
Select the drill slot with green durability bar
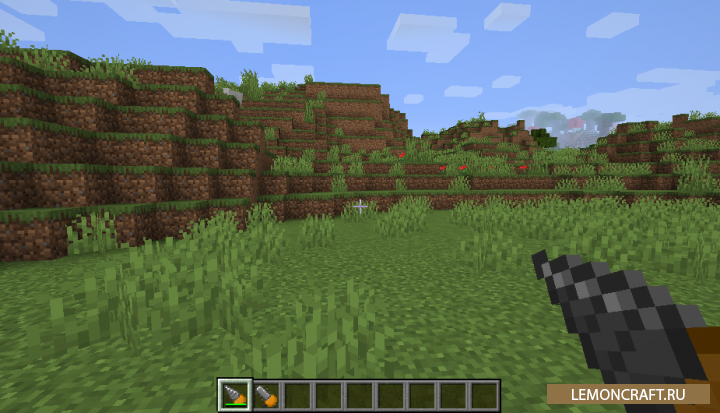tap(236, 394)
